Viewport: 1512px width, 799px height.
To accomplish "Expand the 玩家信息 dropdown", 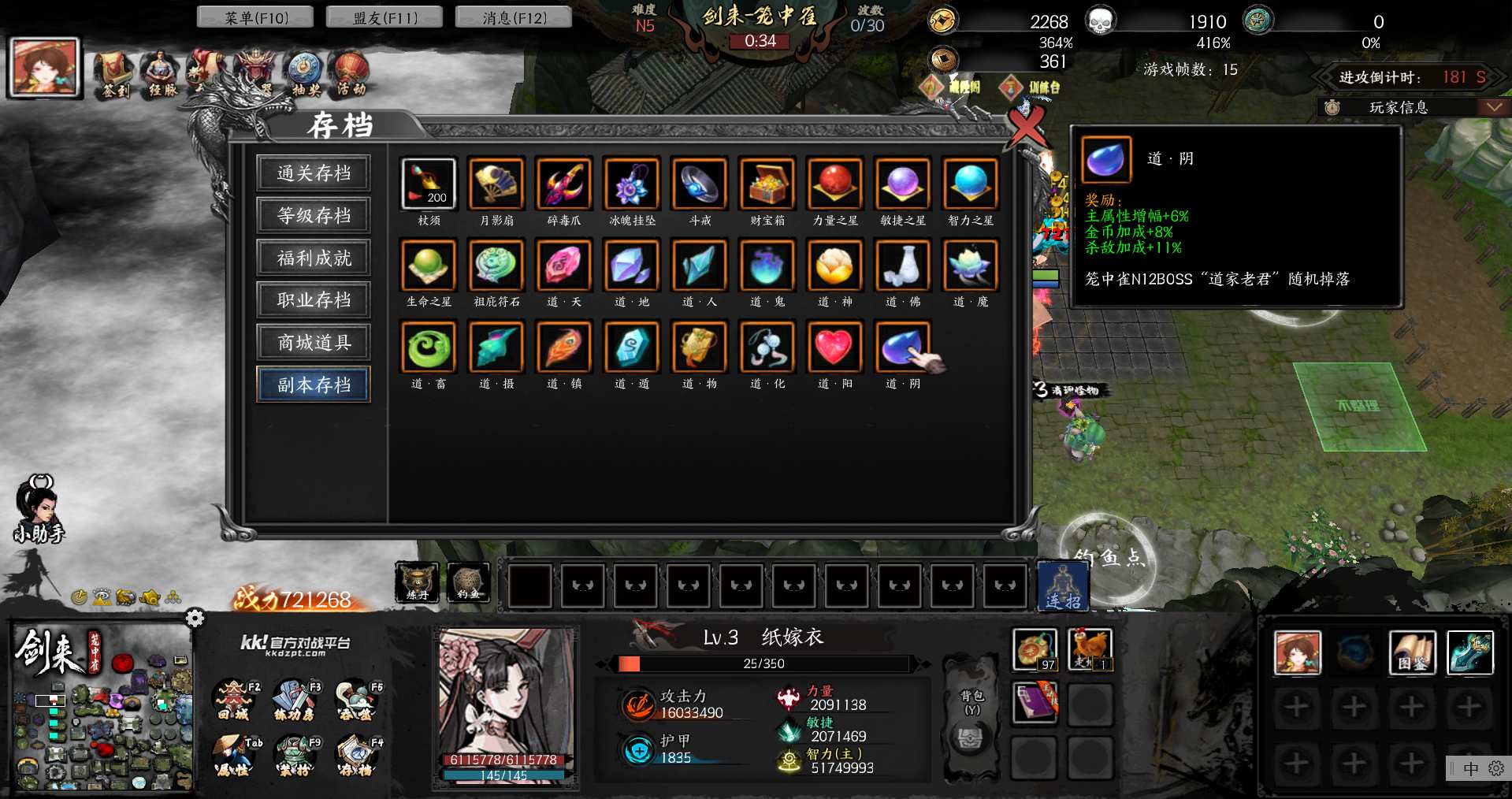I will 1493,107.
